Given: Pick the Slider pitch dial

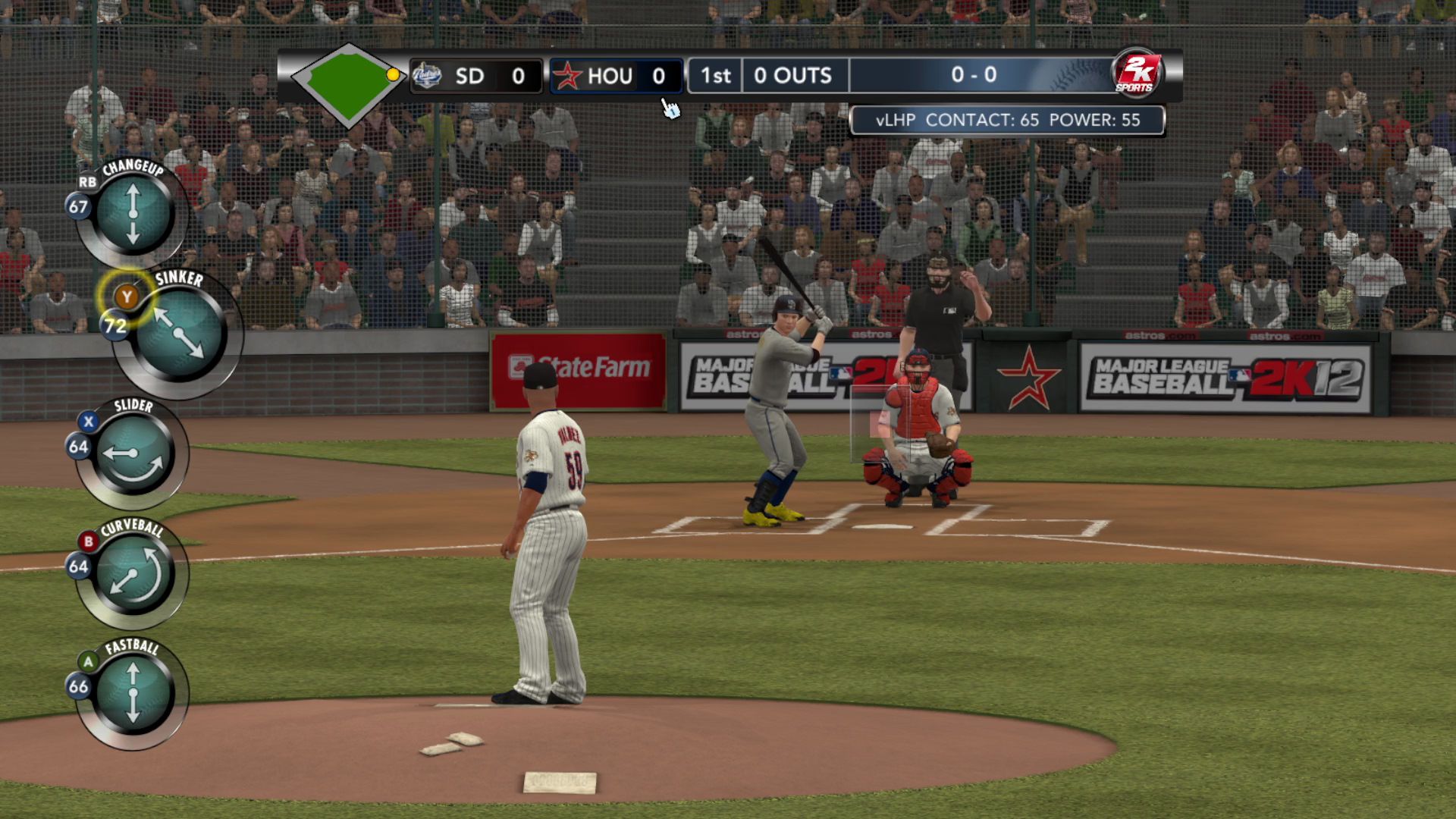Looking at the screenshot, I should click(134, 453).
